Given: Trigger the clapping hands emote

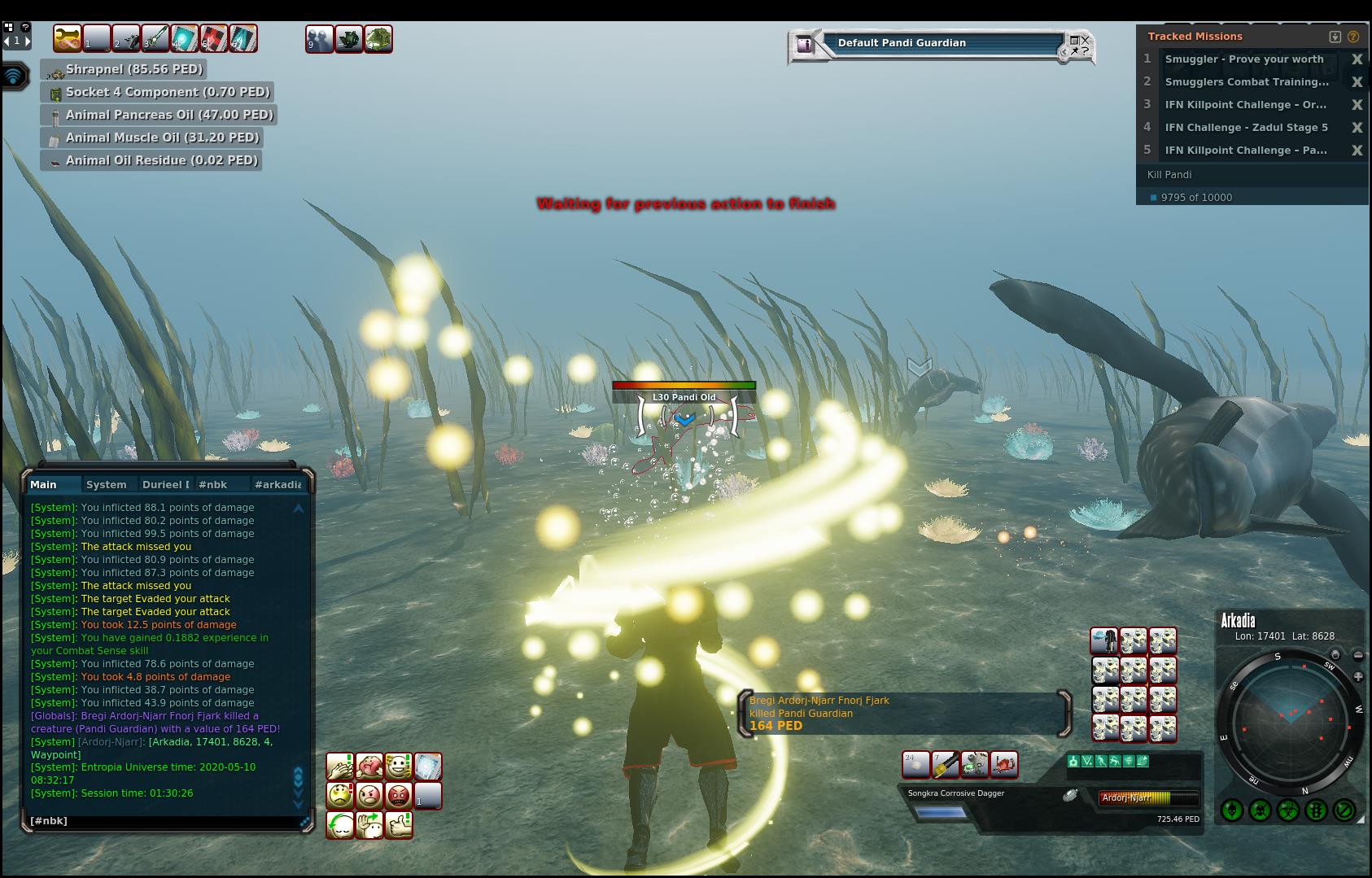Looking at the screenshot, I should coord(340,766).
